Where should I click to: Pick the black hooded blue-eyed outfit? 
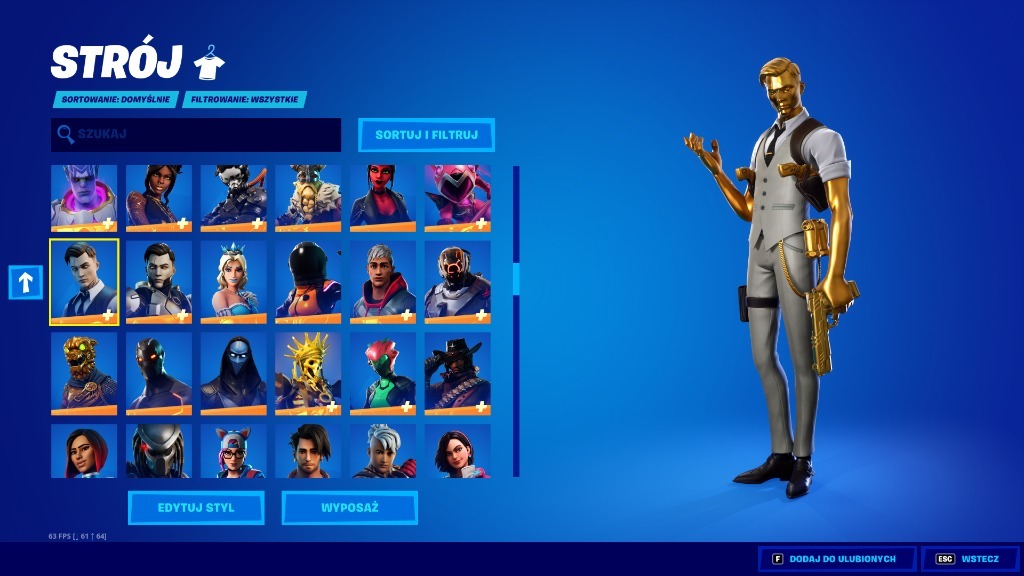pyautogui.click(x=234, y=373)
